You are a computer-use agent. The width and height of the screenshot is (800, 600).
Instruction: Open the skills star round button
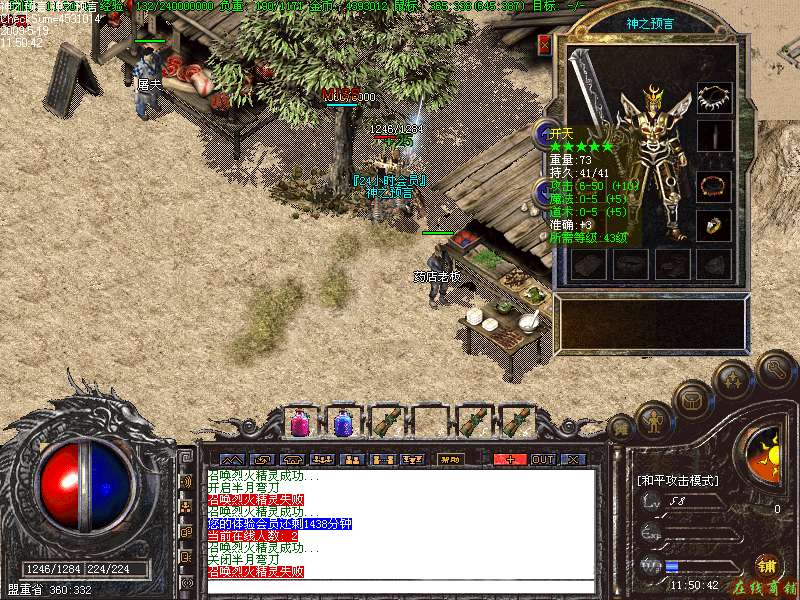734,380
